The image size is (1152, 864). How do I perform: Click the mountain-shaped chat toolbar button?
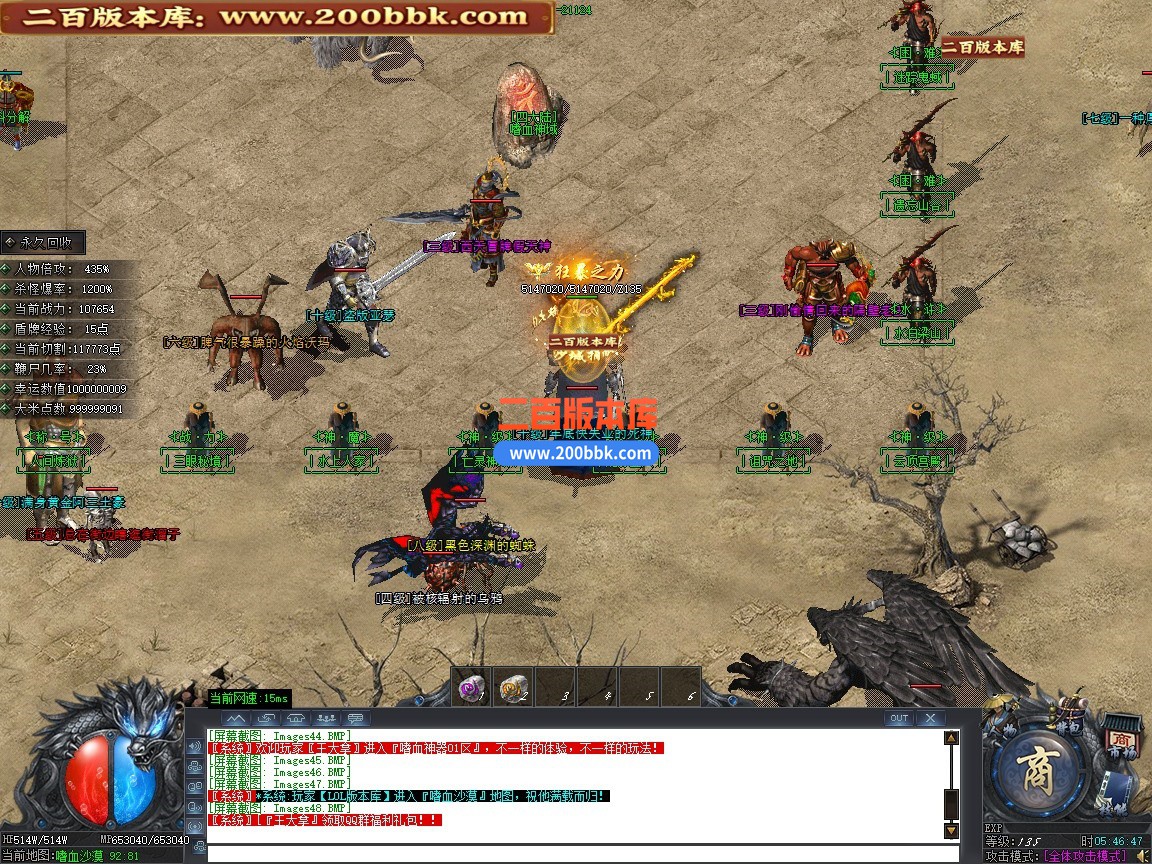pyautogui.click(x=236, y=718)
